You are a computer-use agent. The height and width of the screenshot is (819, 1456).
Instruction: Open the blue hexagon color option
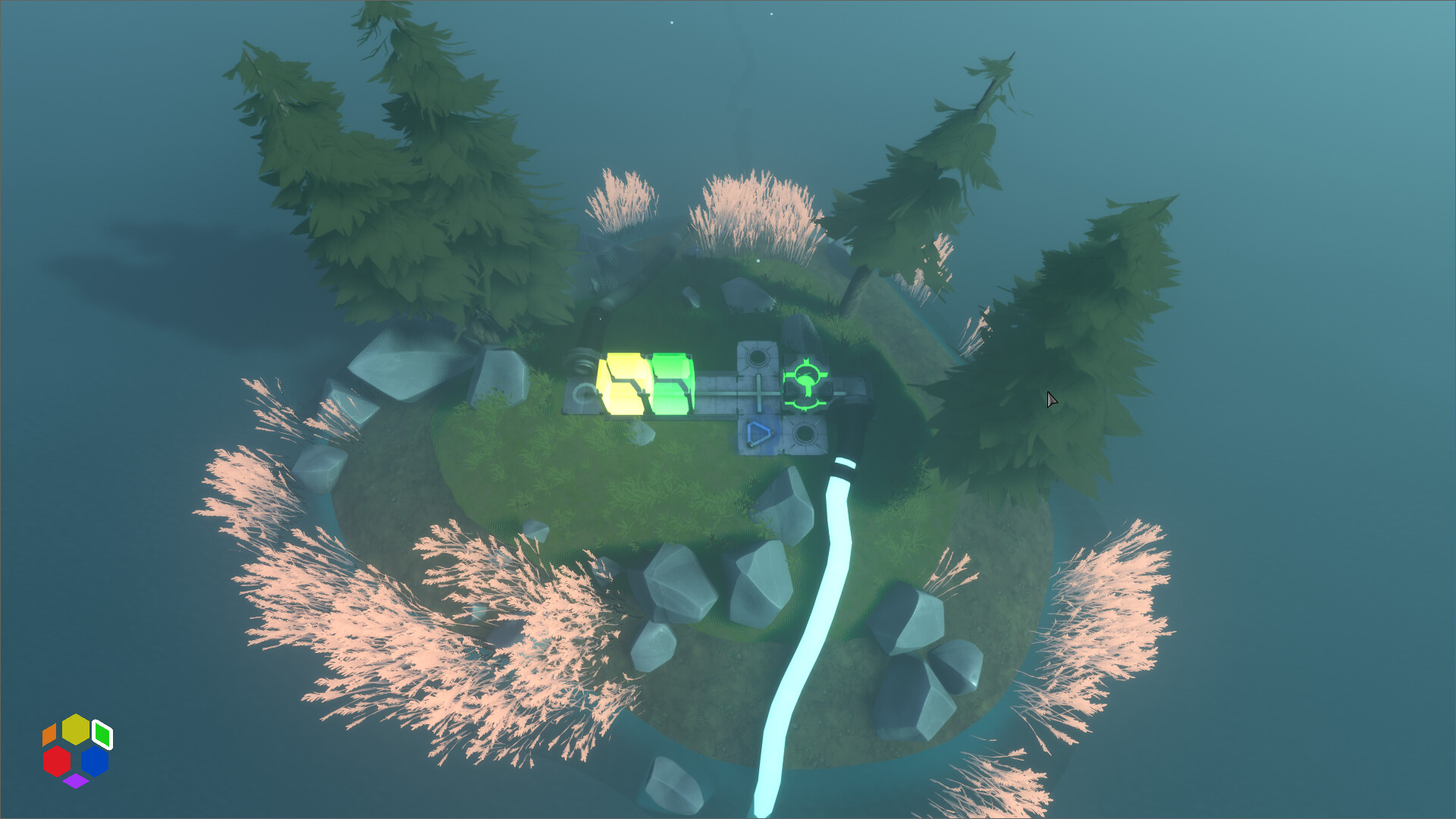95,760
